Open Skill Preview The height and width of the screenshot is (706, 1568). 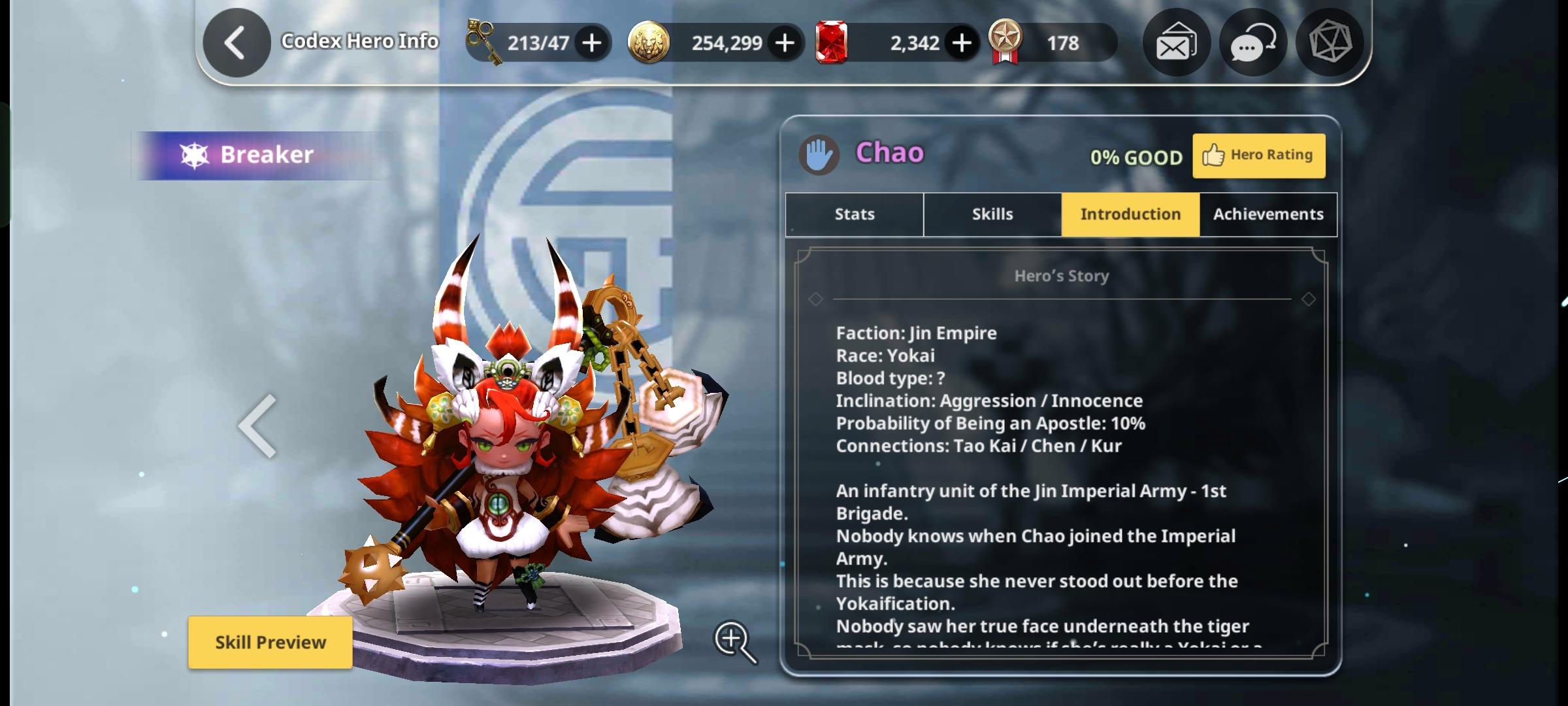(x=270, y=642)
